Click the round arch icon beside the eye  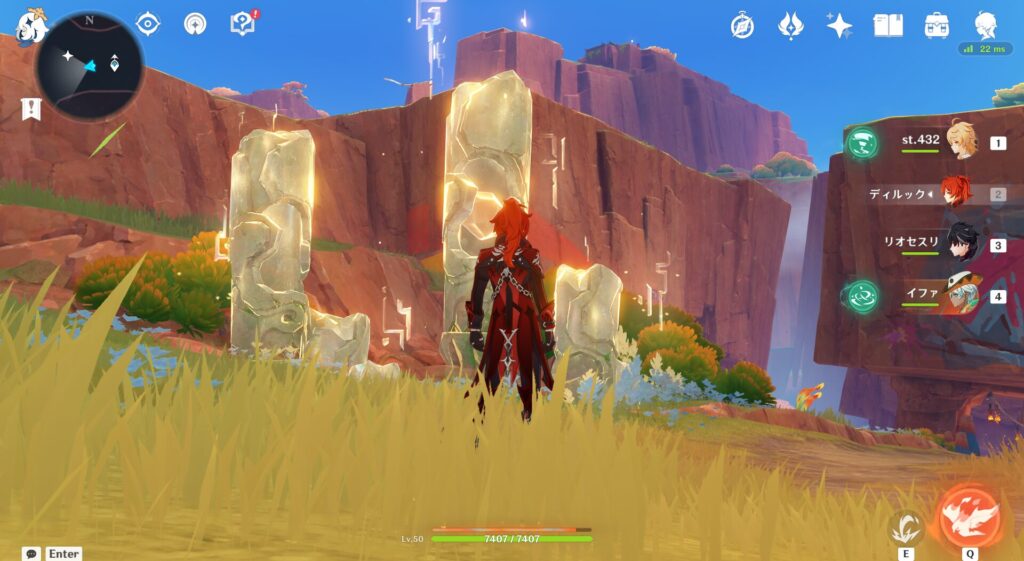click(x=195, y=23)
